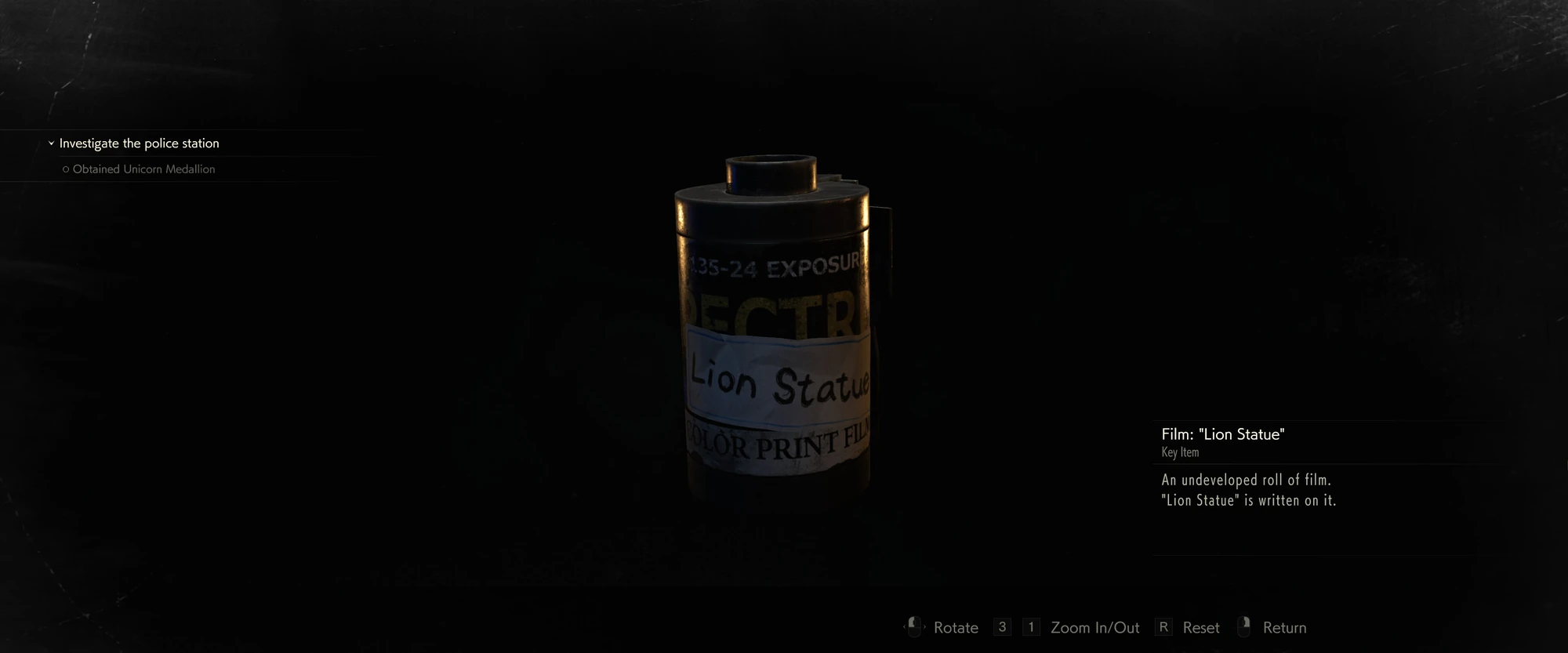1568x653 pixels.
Task: Click the "3" key zoom-in prompt icon
Action: click(1001, 626)
